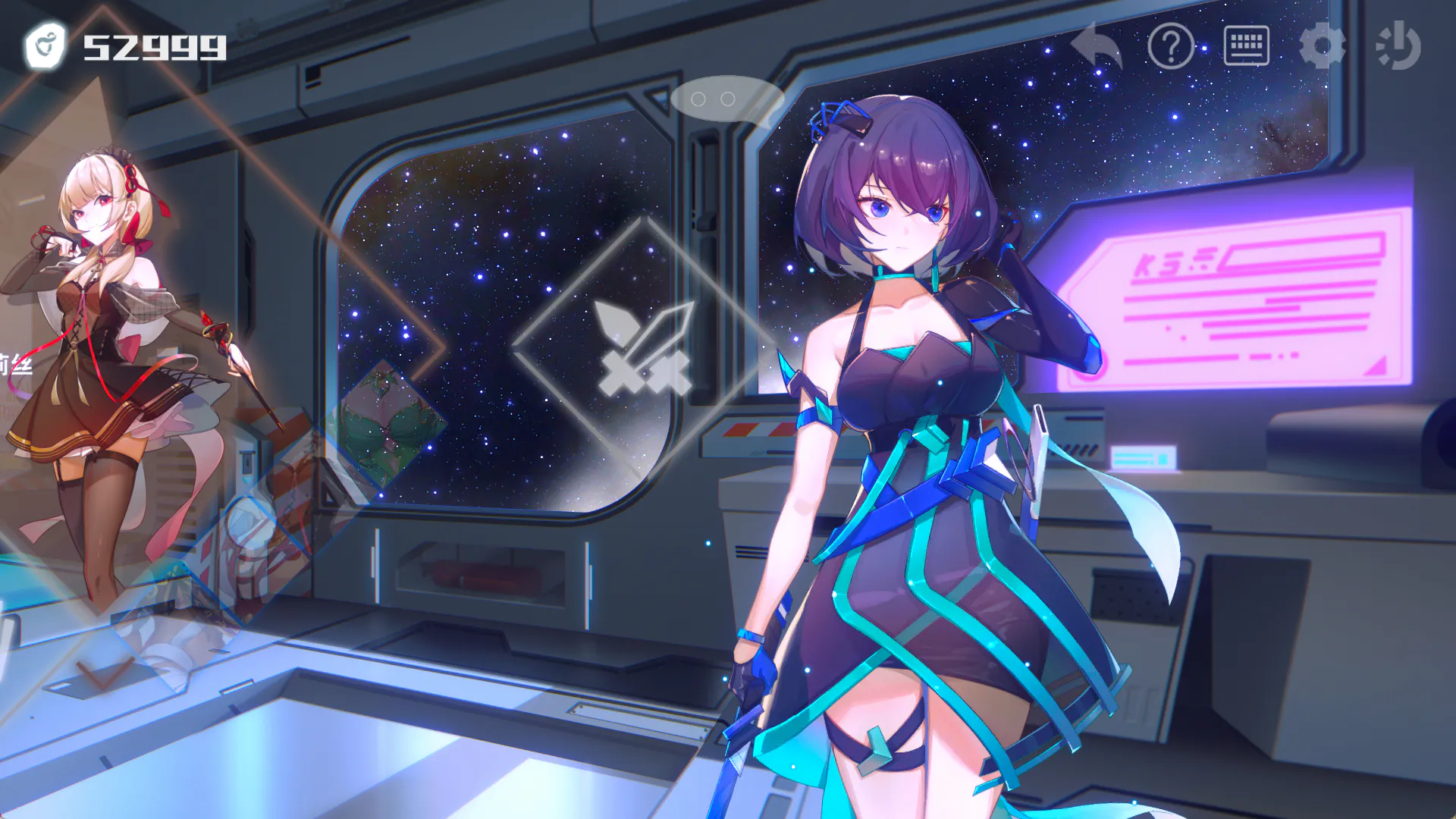This screenshot has width=1456, height=819.
Task: Click the power exit icon
Action: [x=1398, y=46]
